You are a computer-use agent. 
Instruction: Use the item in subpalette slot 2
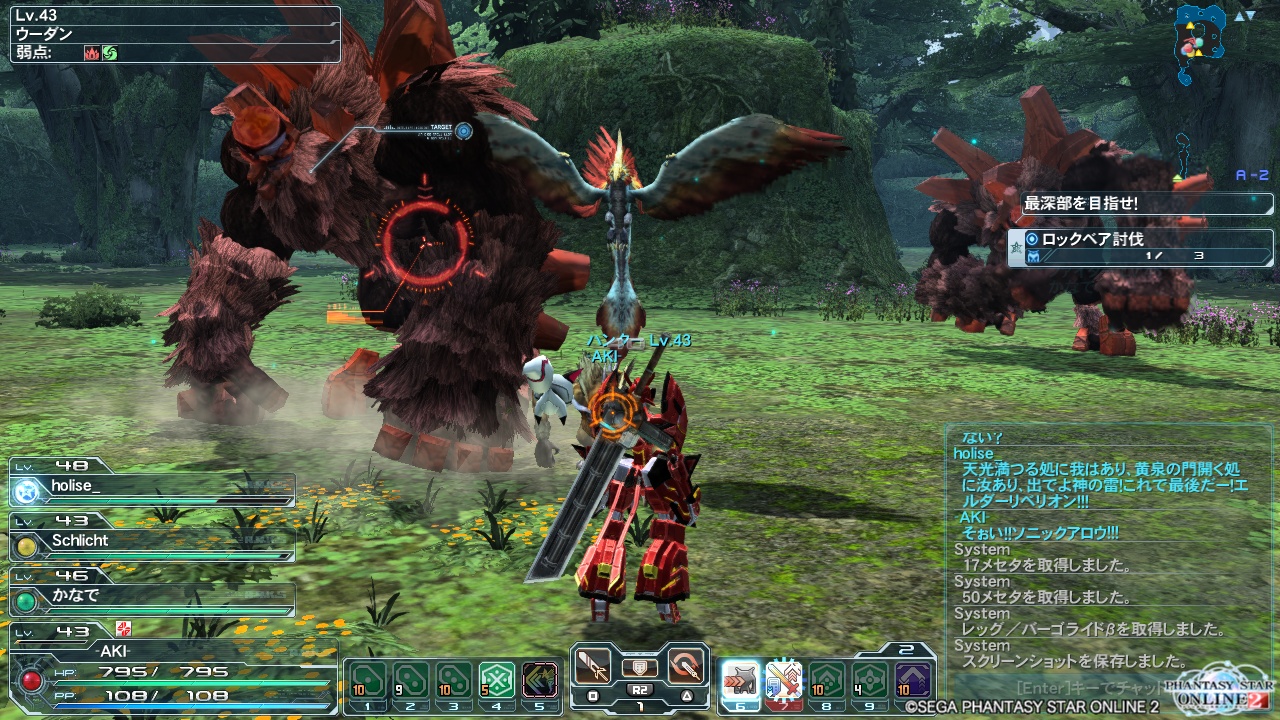coord(410,681)
